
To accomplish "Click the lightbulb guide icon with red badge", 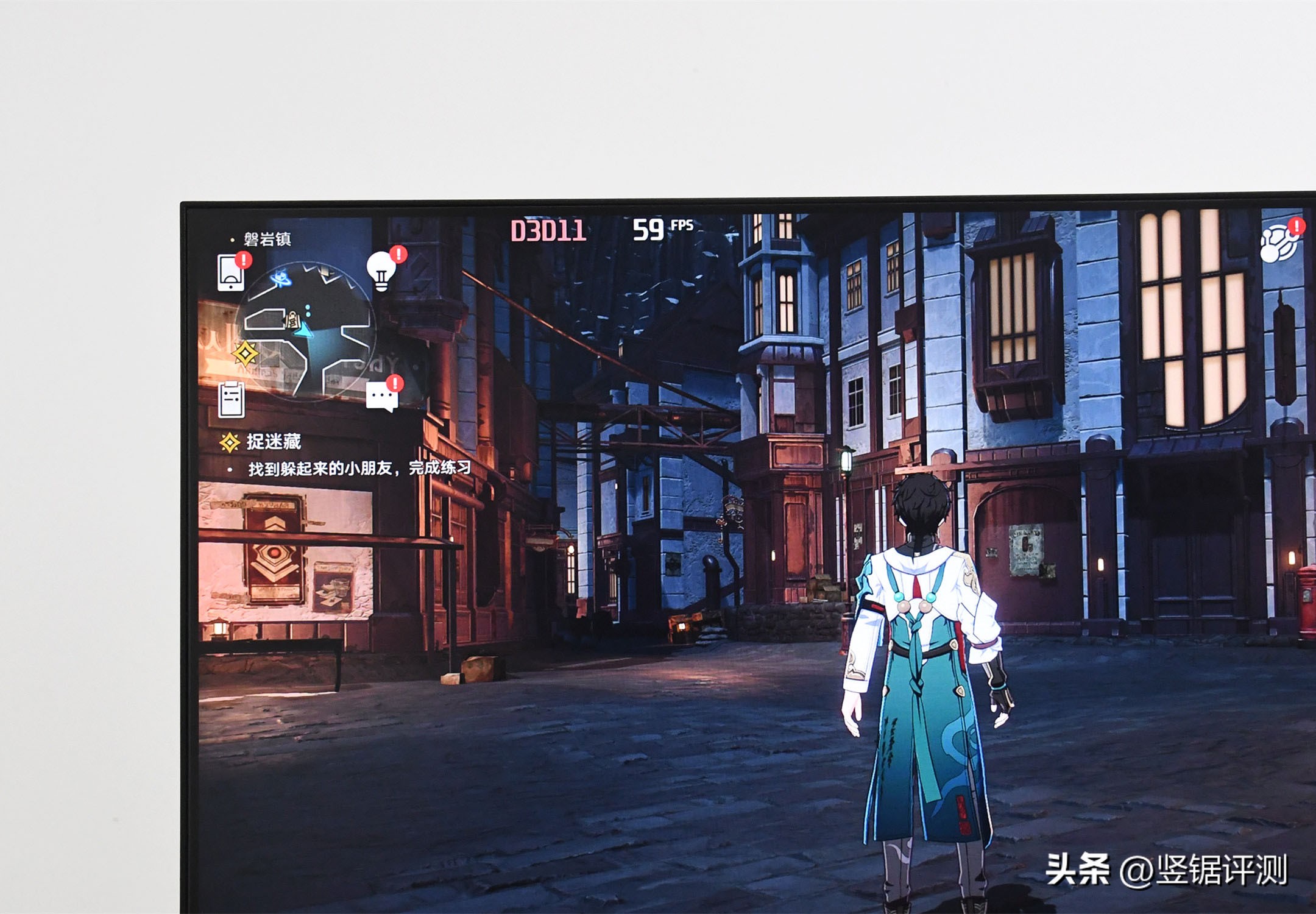I will click(x=380, y=273).
